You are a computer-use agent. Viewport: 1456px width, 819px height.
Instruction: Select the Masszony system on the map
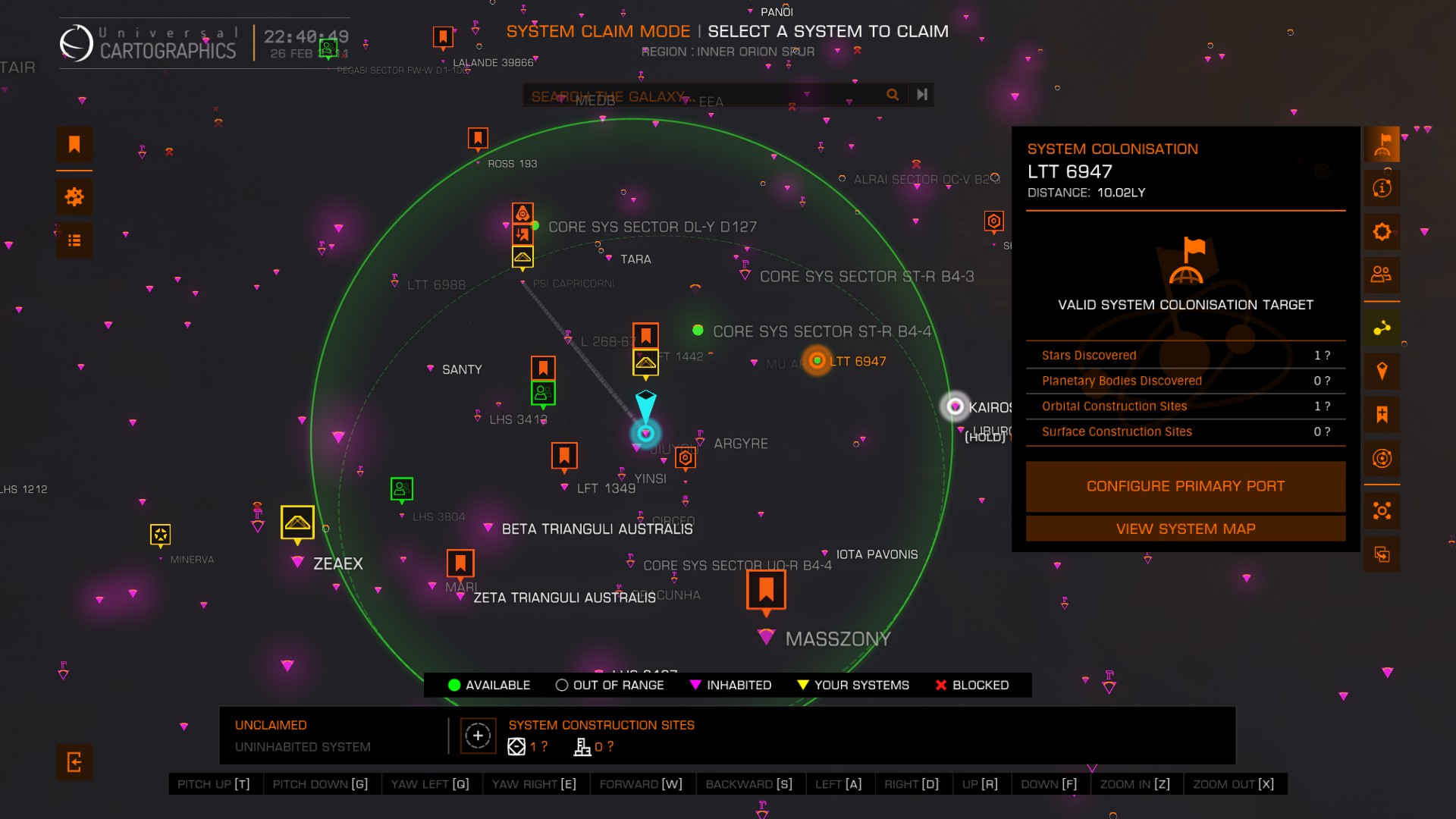point(767,636)
